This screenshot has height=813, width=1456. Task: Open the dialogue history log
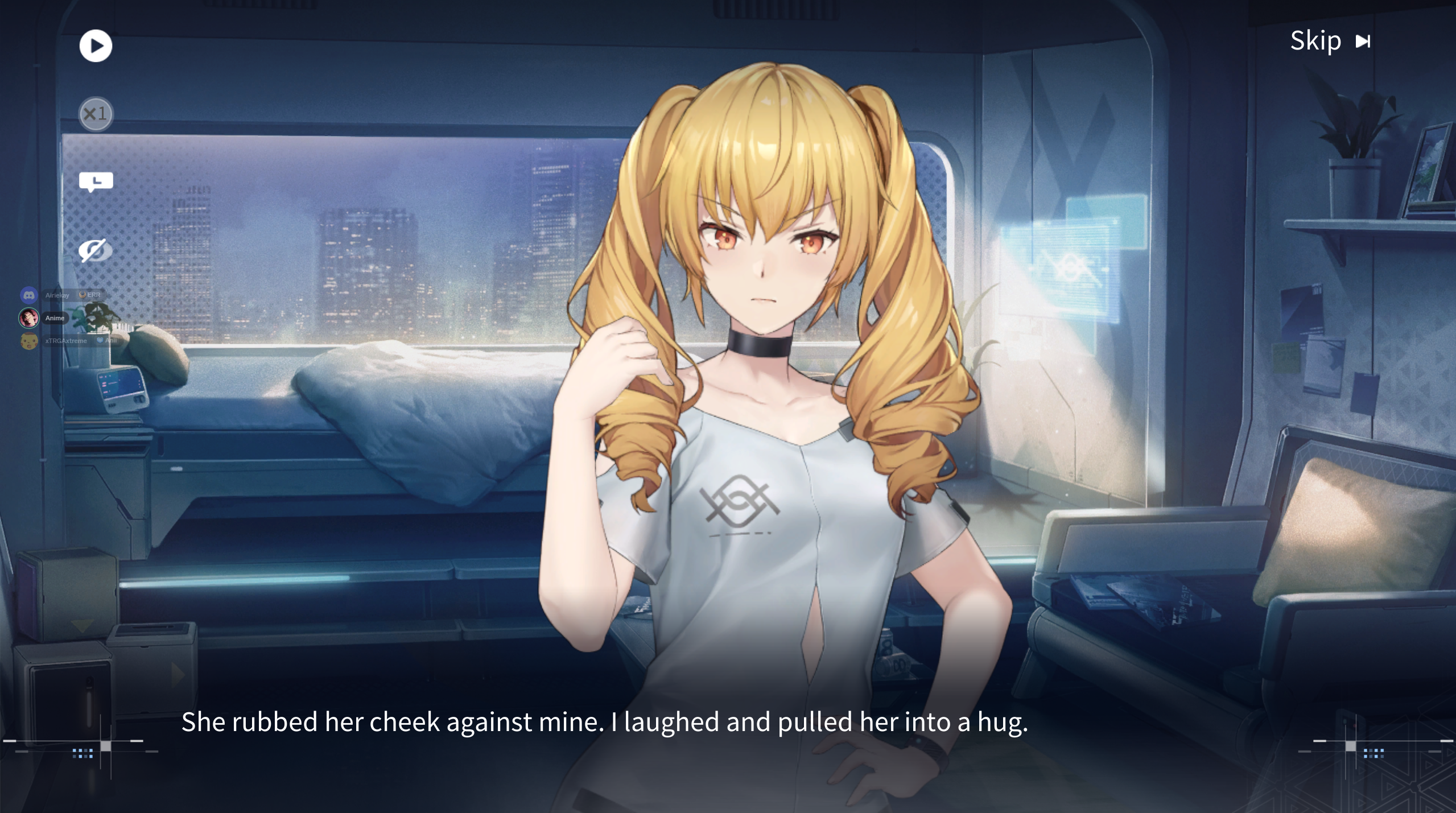tap(96, 182)
